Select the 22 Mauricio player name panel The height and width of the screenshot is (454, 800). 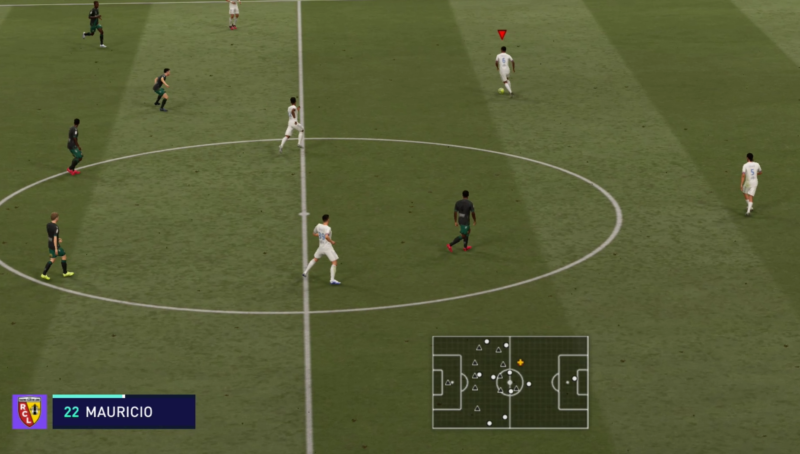pos(123,412)
